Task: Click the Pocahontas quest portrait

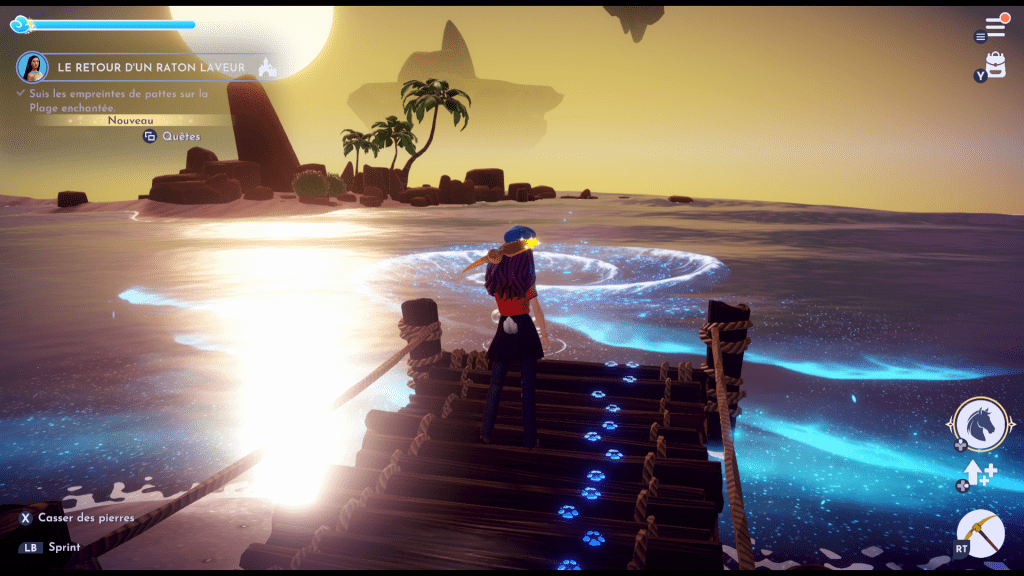Action: point(32,67)
